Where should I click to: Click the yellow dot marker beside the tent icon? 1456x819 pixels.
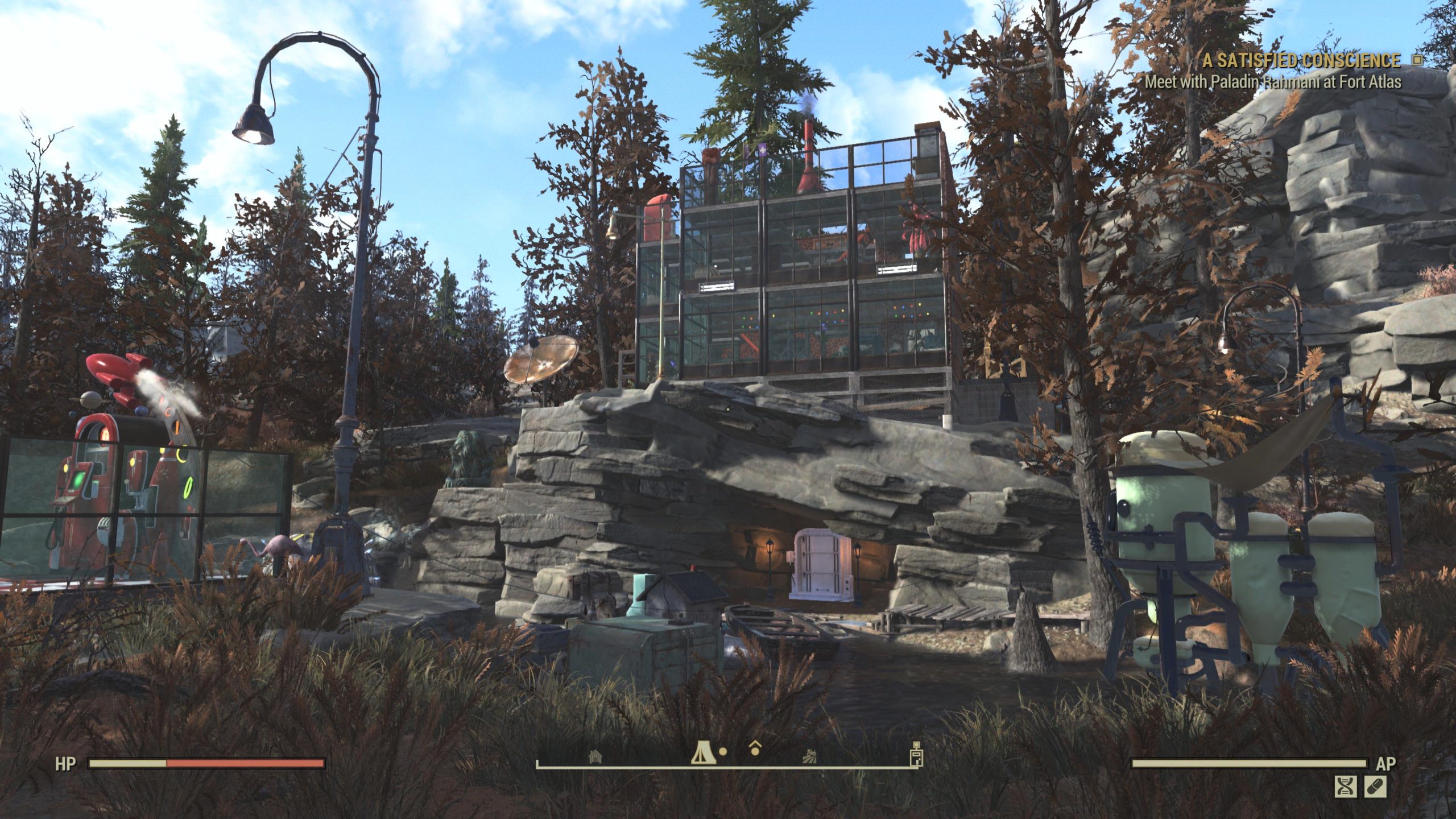[x=722, y=751]
